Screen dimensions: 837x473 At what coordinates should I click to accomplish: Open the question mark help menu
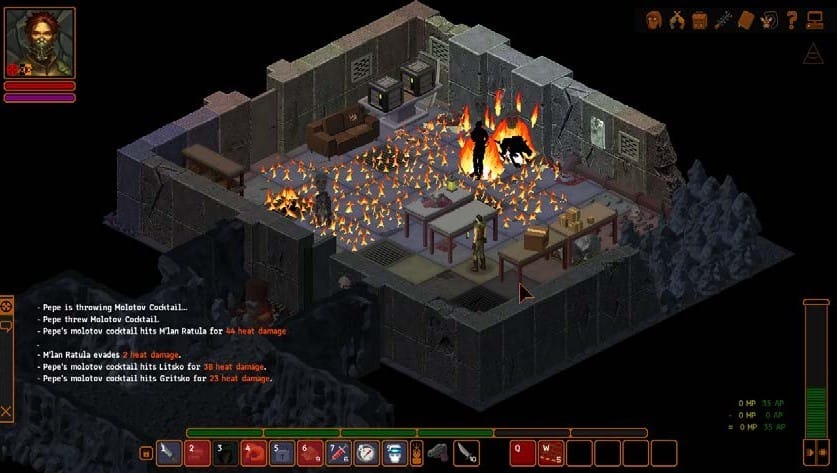(x=790, y=18)
